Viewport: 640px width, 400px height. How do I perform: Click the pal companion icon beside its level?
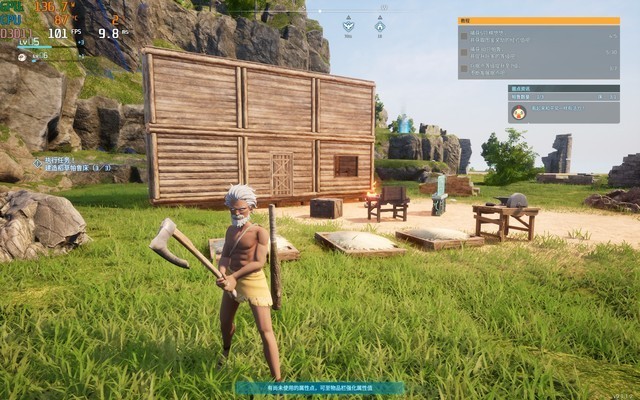tap(22, 56)
